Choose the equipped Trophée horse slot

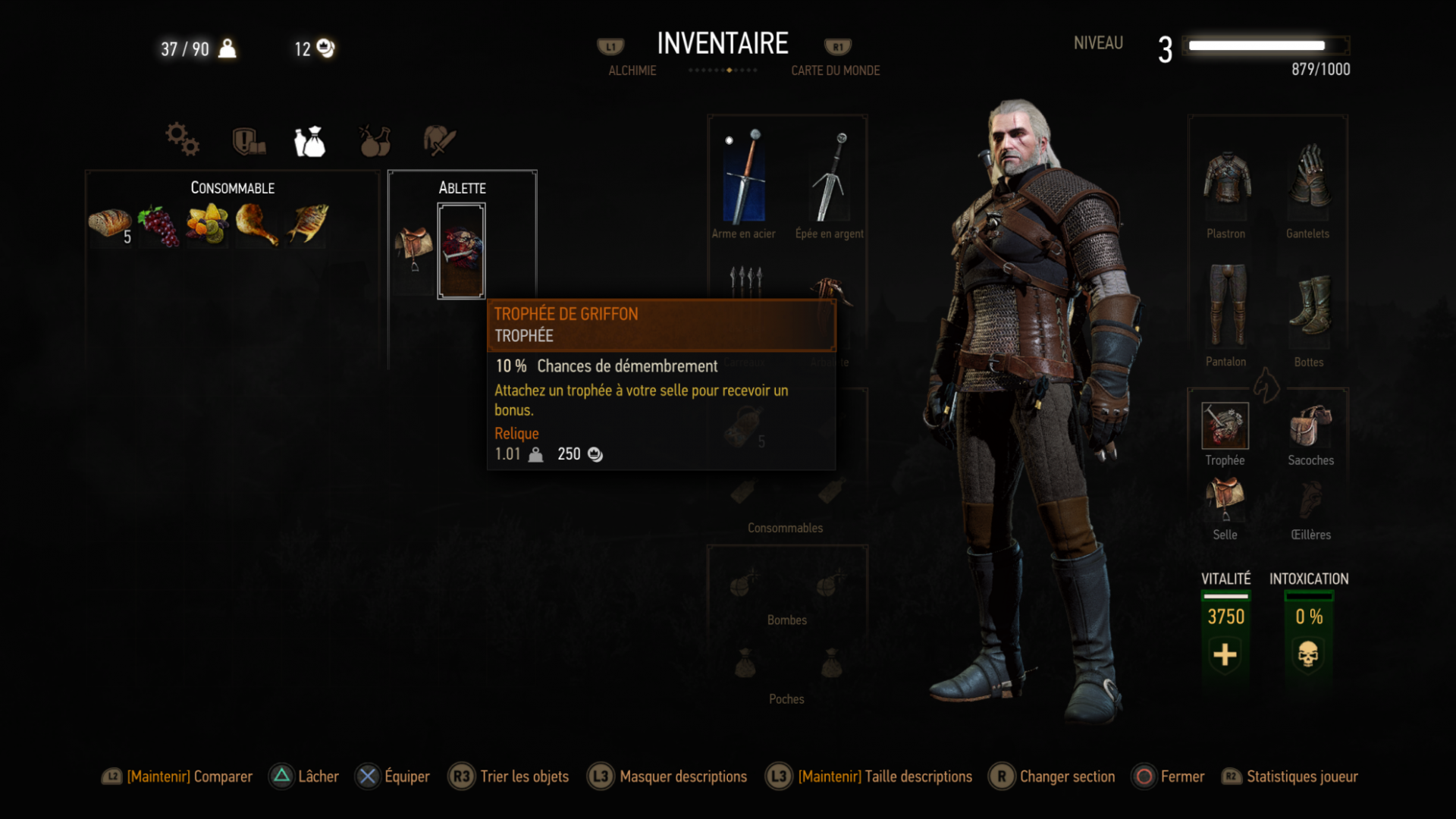pyautogui.click(x=1225, y=425)
